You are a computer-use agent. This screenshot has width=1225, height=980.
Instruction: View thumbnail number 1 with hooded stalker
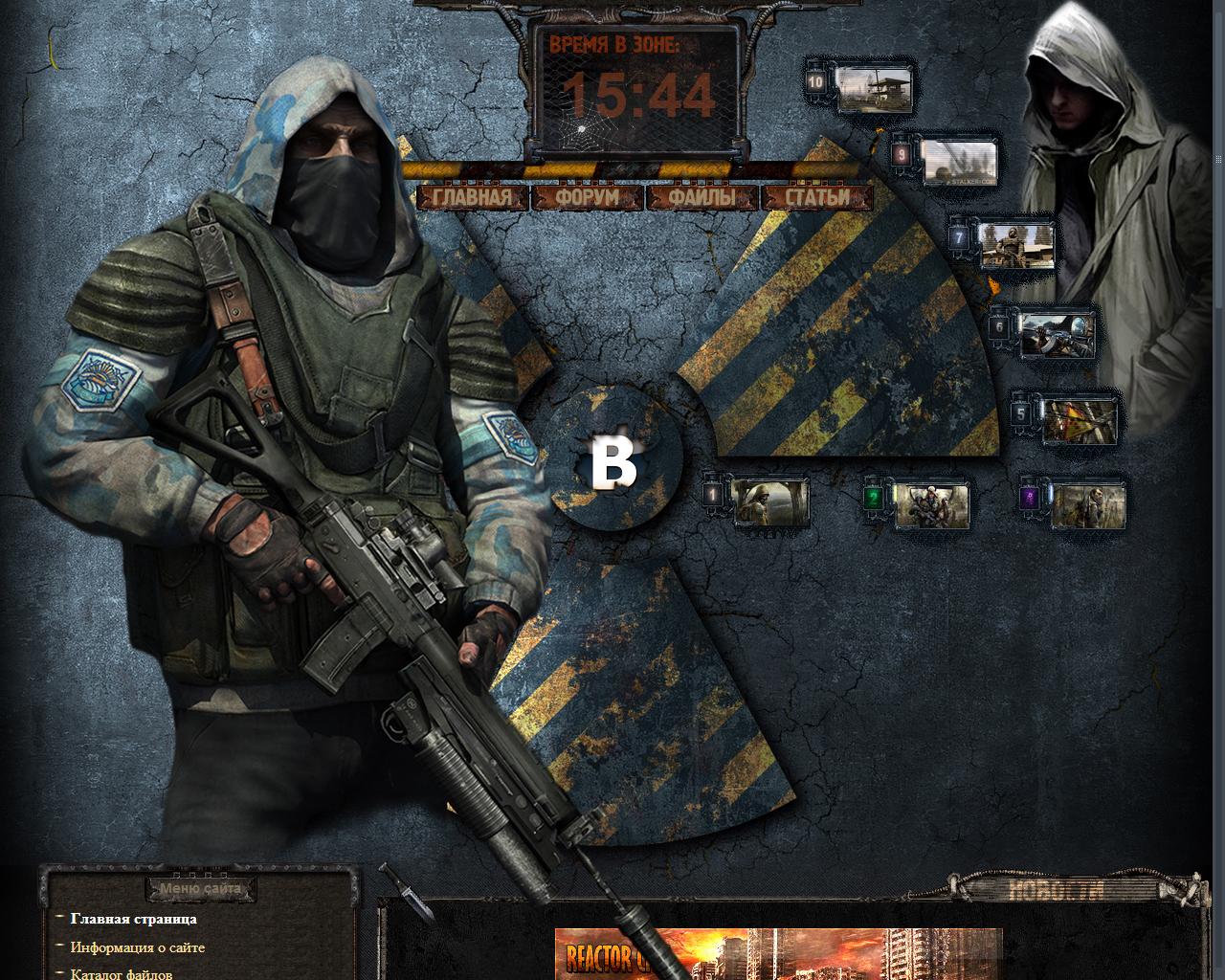pos(769,501)
